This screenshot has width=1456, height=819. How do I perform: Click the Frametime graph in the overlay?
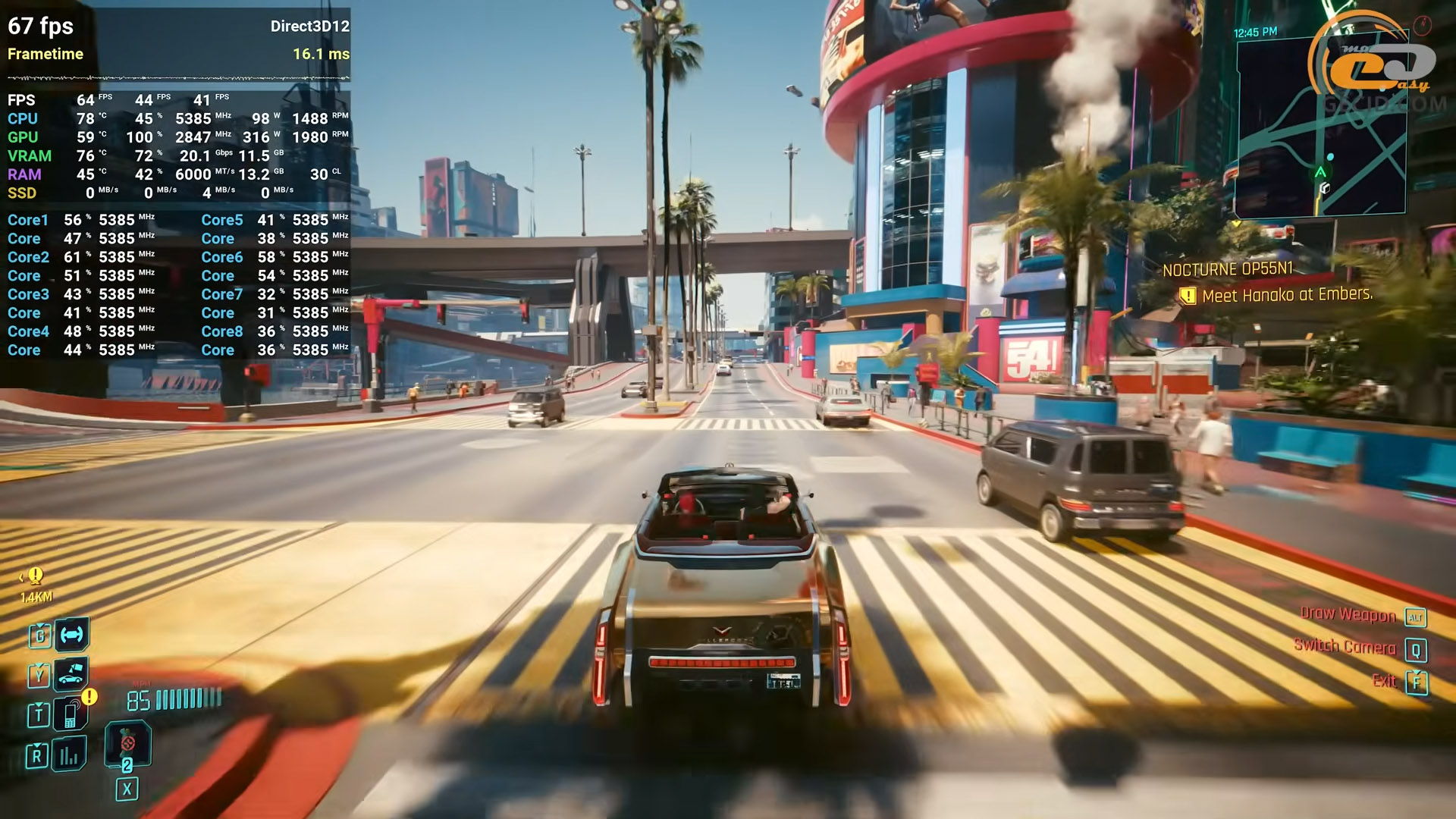pos(178,77)
